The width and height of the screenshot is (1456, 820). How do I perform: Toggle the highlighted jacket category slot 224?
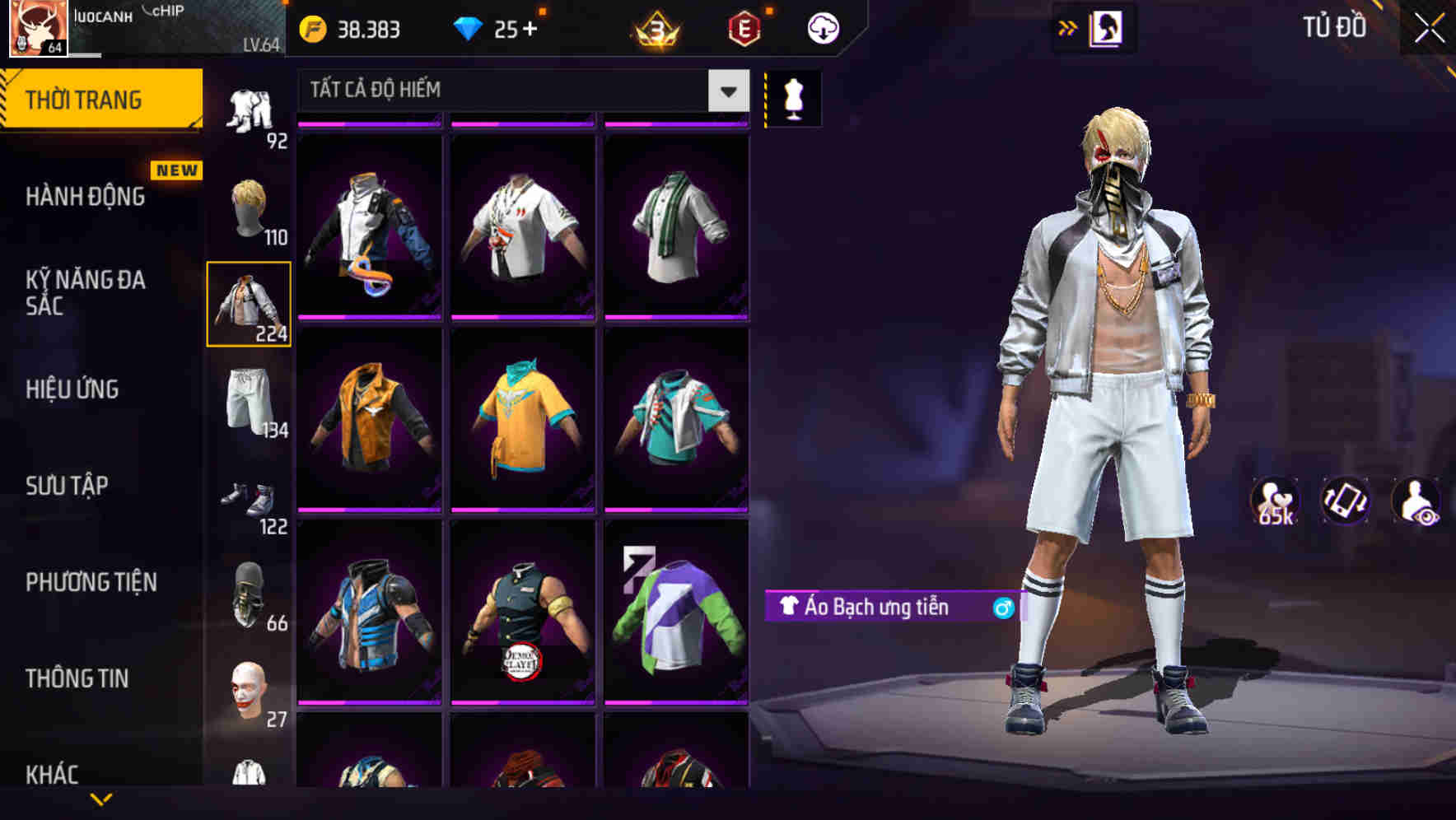tap(250, 303)
